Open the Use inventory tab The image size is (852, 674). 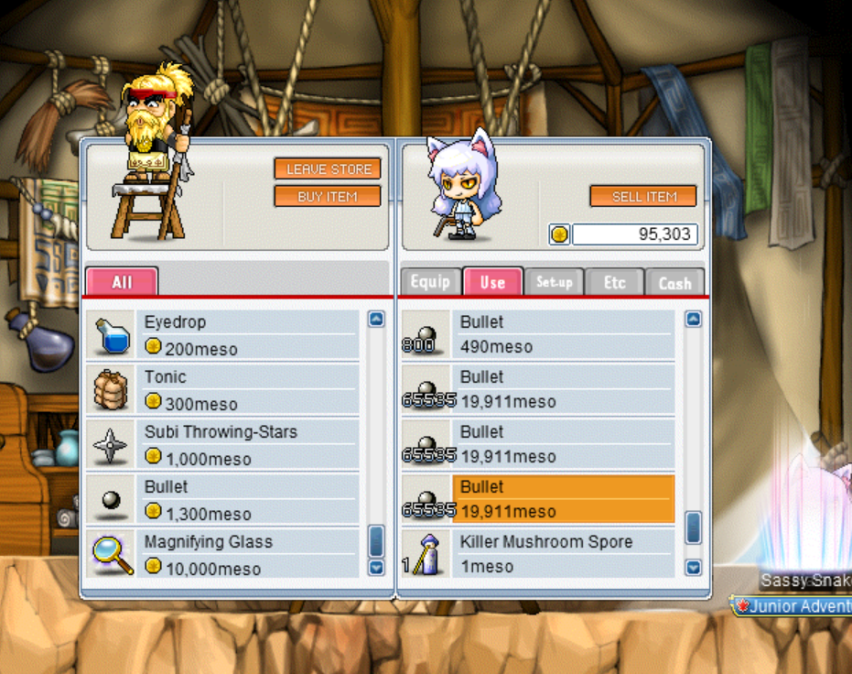[x=492, y=282]
